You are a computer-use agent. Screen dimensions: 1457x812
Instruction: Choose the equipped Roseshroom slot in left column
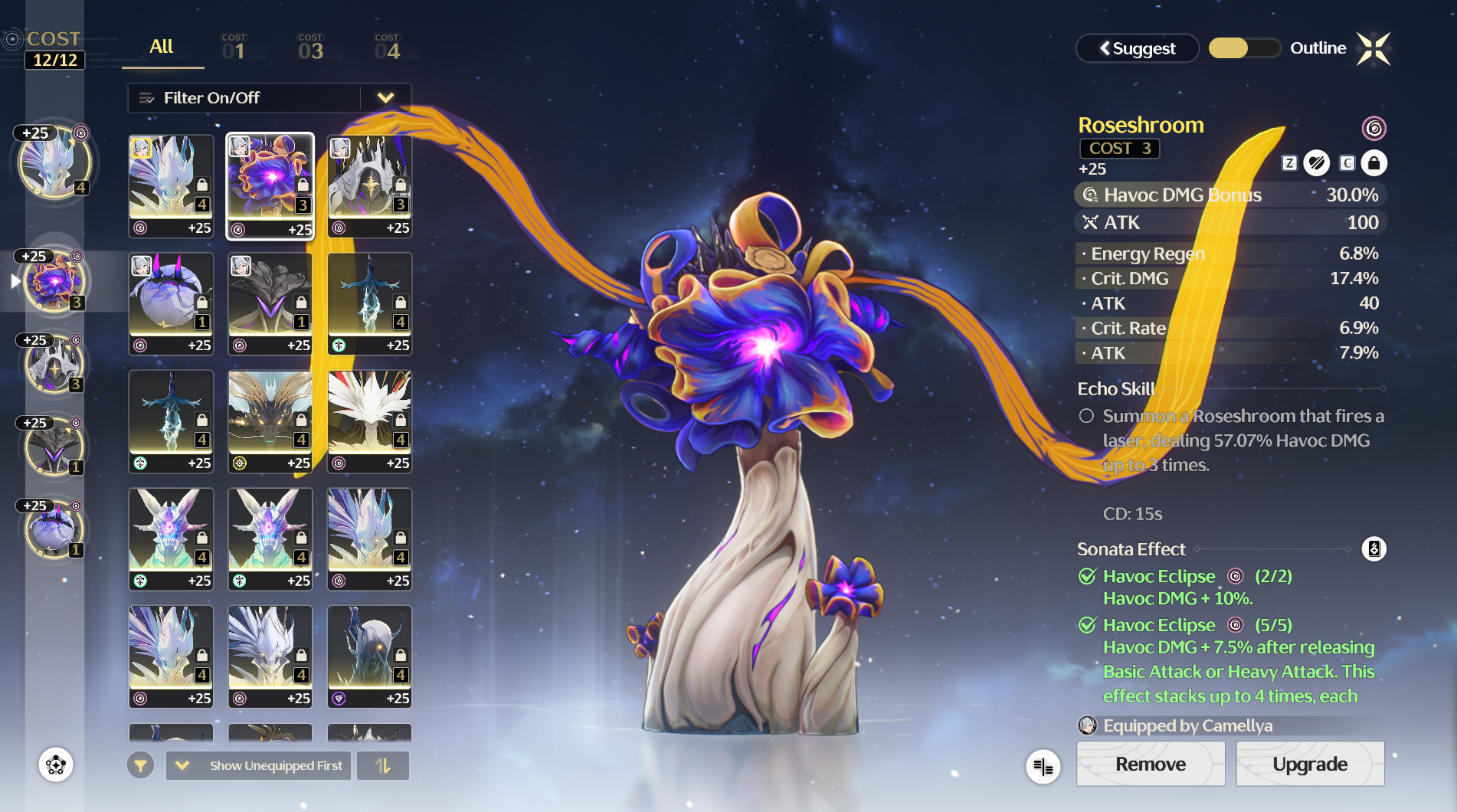(54, 282)
